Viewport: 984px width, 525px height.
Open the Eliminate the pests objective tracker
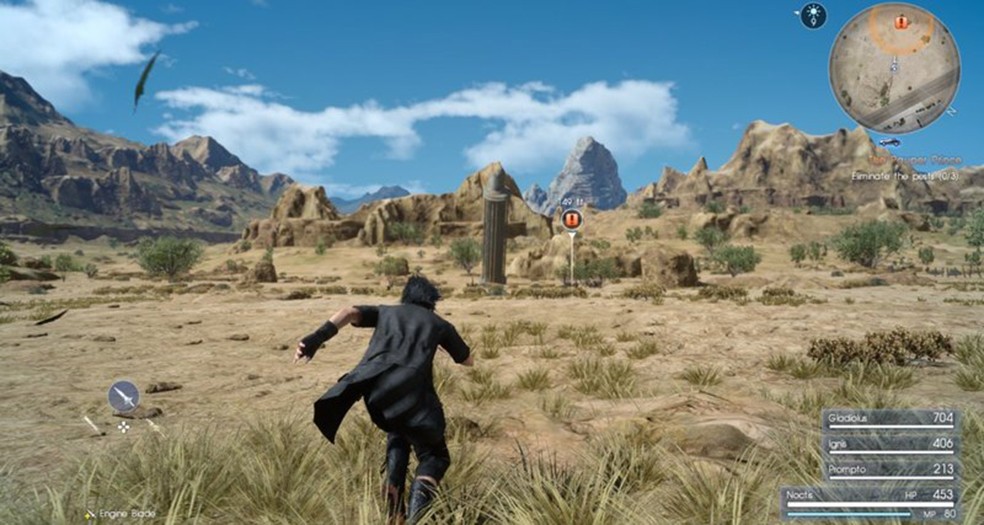[906, 175]
